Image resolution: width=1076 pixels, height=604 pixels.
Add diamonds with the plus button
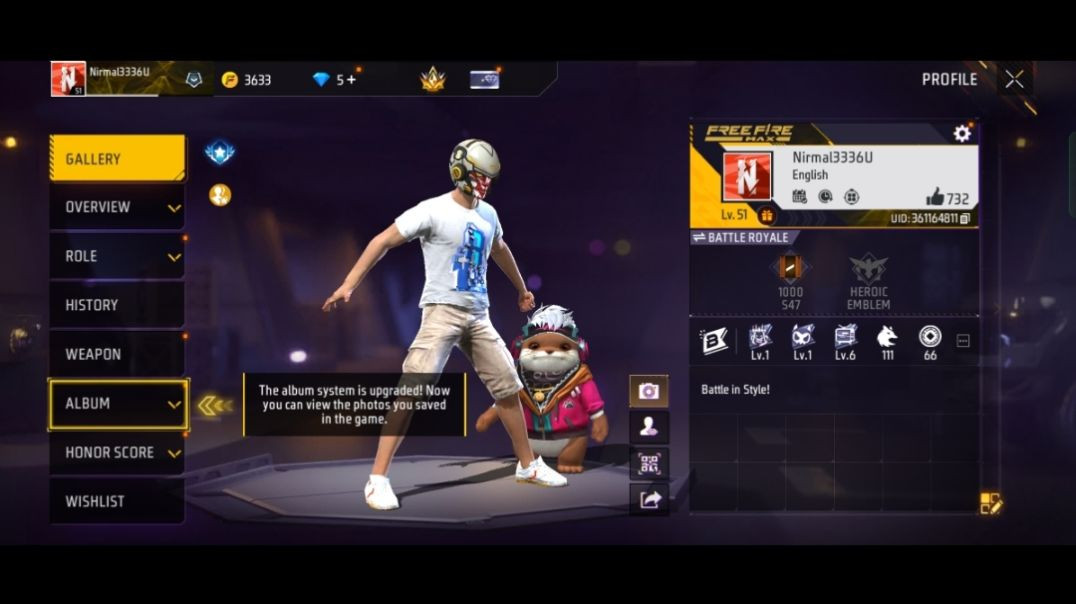click(x=350, y=80)
